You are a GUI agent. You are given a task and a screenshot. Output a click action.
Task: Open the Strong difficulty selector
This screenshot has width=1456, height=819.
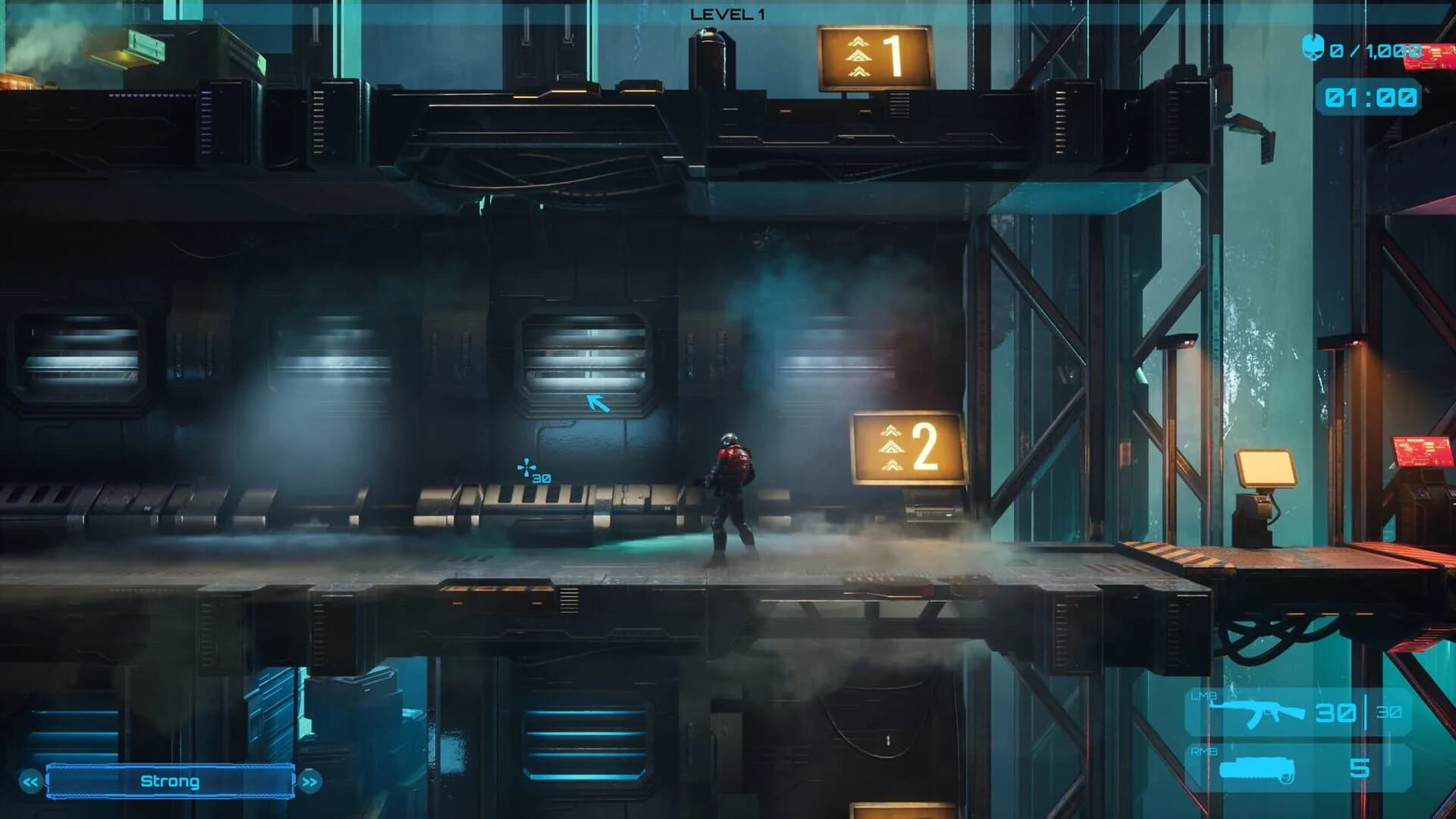(168, 781)
